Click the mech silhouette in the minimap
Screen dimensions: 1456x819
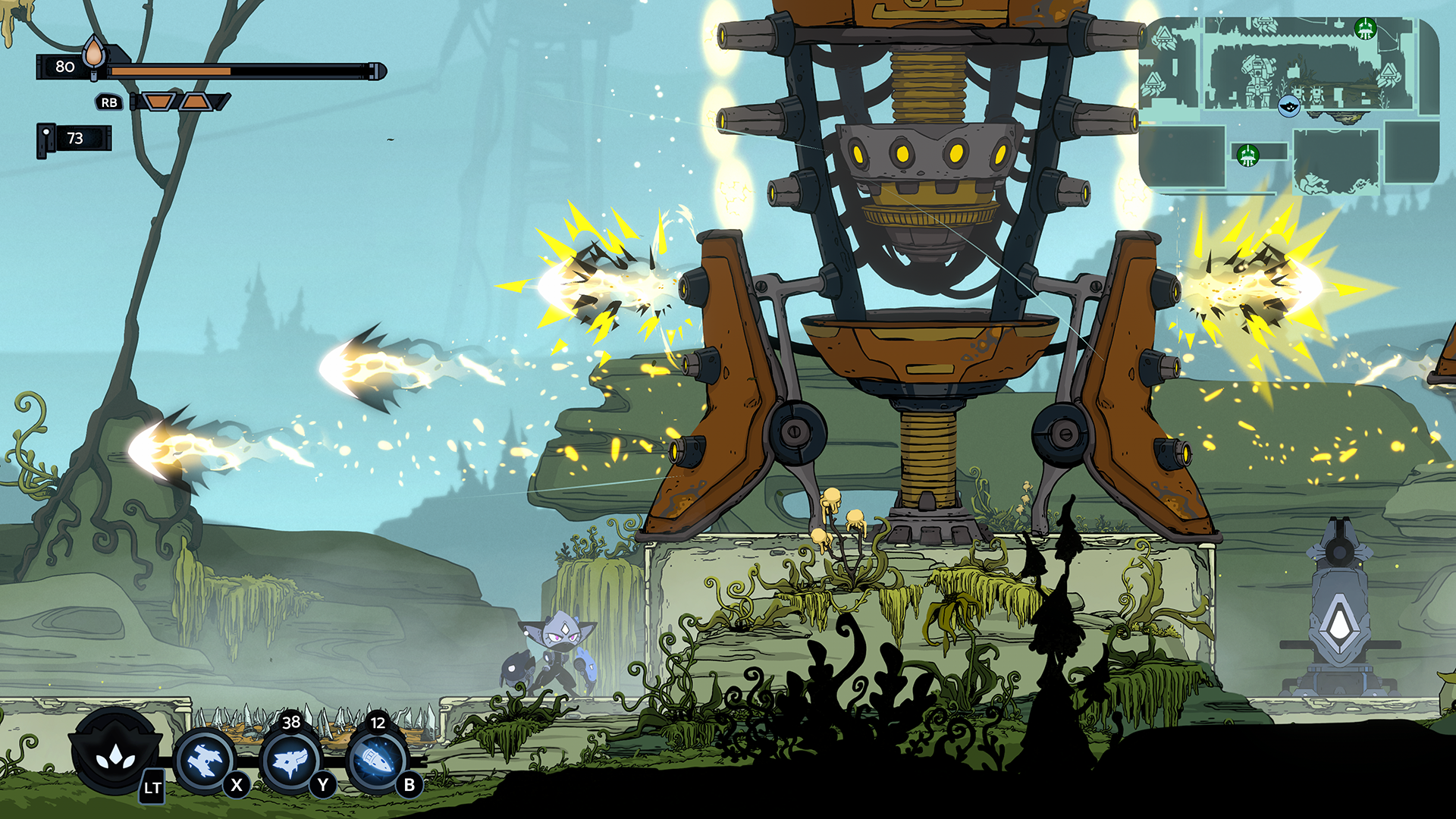pos(1257,76)
